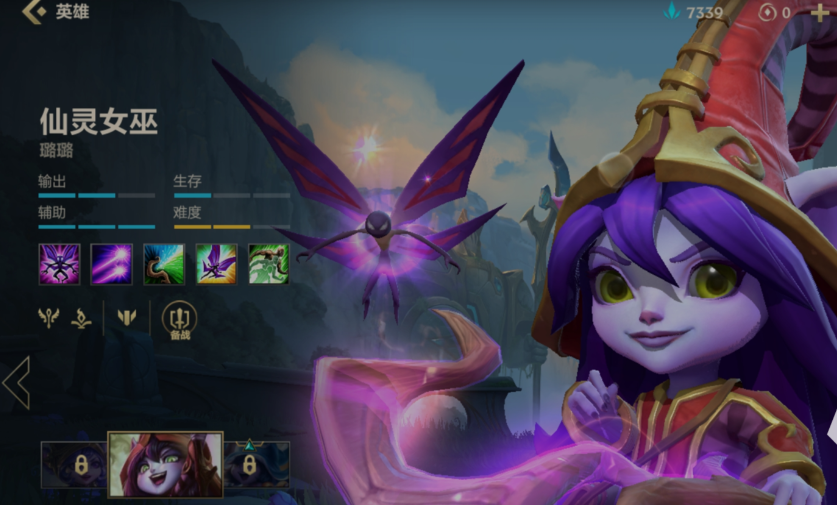Choose the first locked skin thumbnail
This screenshot has width=837, height=505.
pos(74,465)
